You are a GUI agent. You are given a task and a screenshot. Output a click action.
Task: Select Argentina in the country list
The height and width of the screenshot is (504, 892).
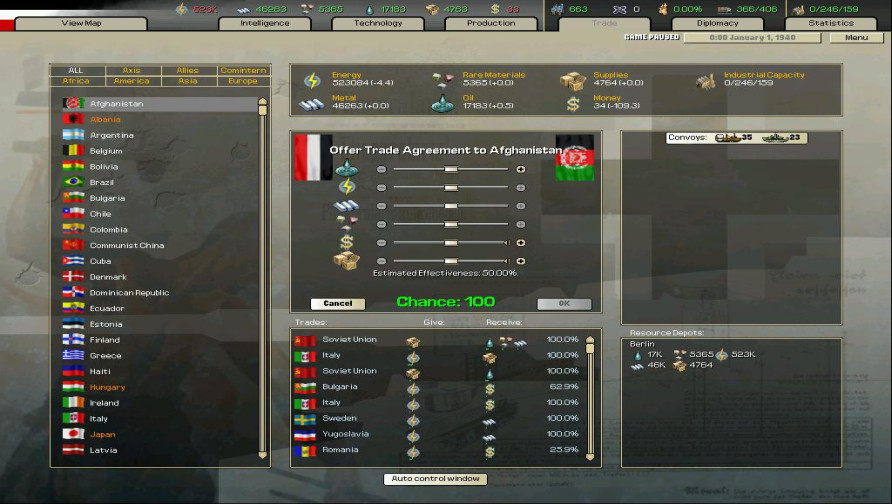(111, 135)
